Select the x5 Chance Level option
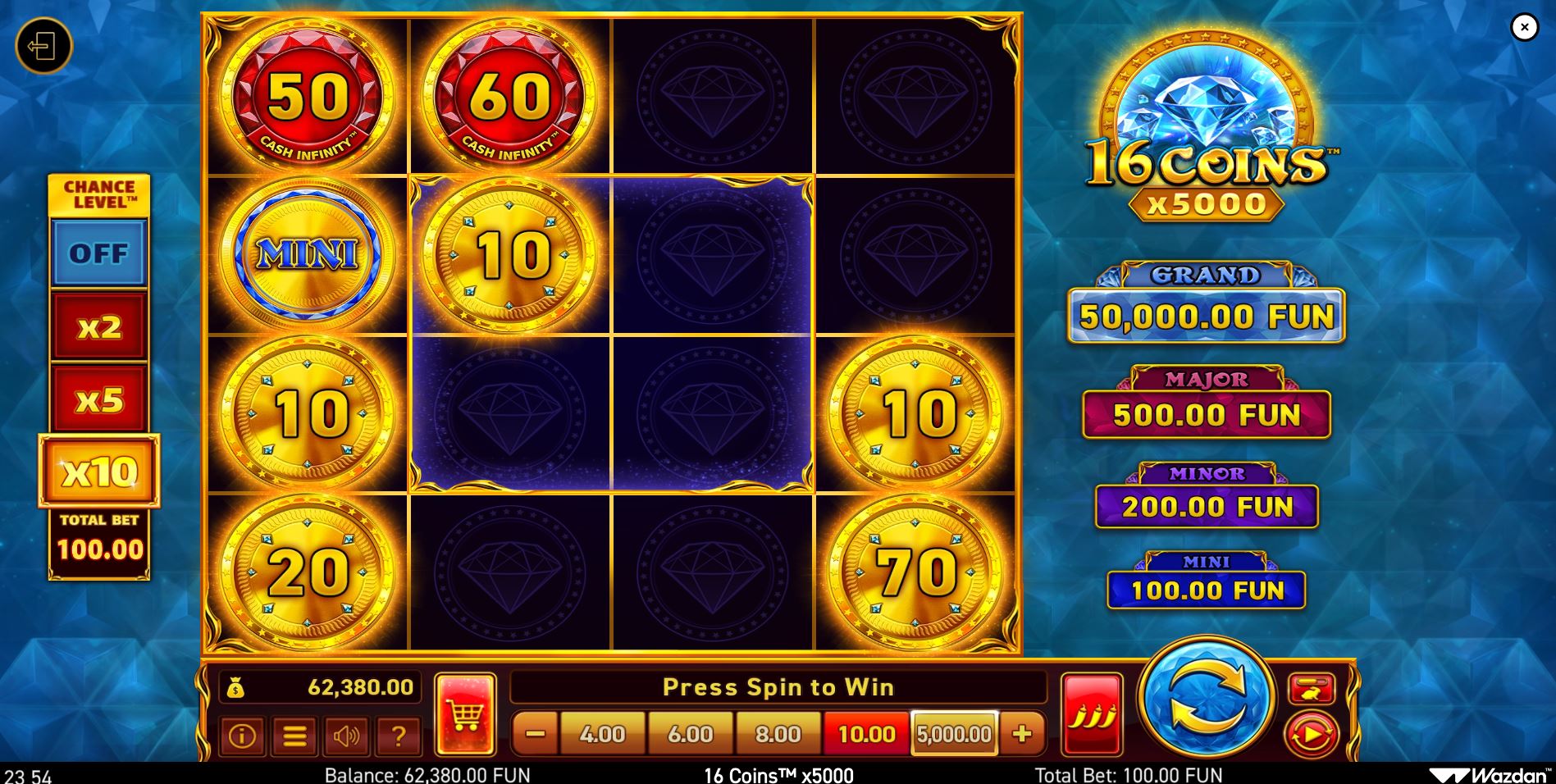Viewport: 1556px width, 784px height. pos(98,399)
